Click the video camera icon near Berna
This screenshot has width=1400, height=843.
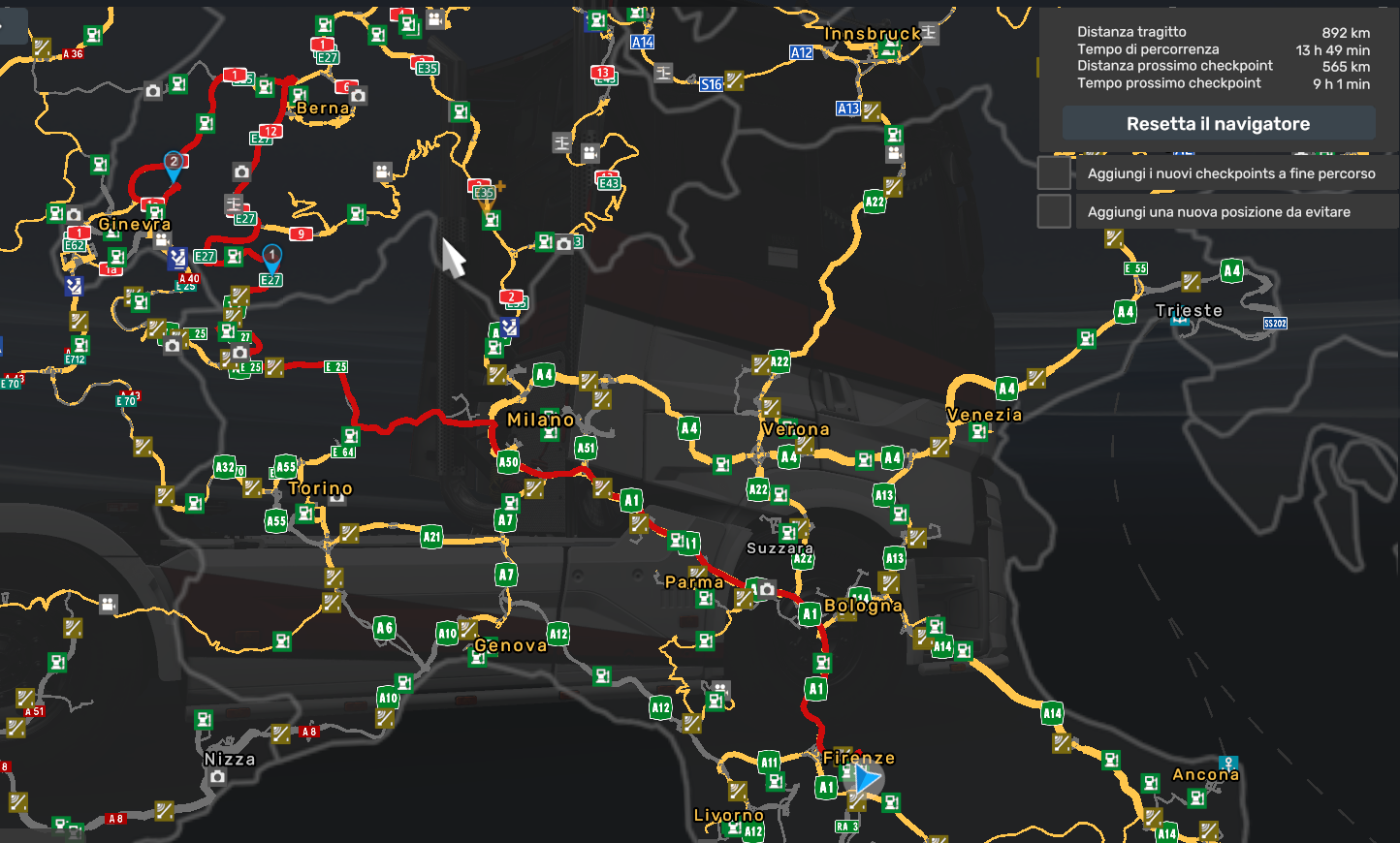click(x=382, y=172)
